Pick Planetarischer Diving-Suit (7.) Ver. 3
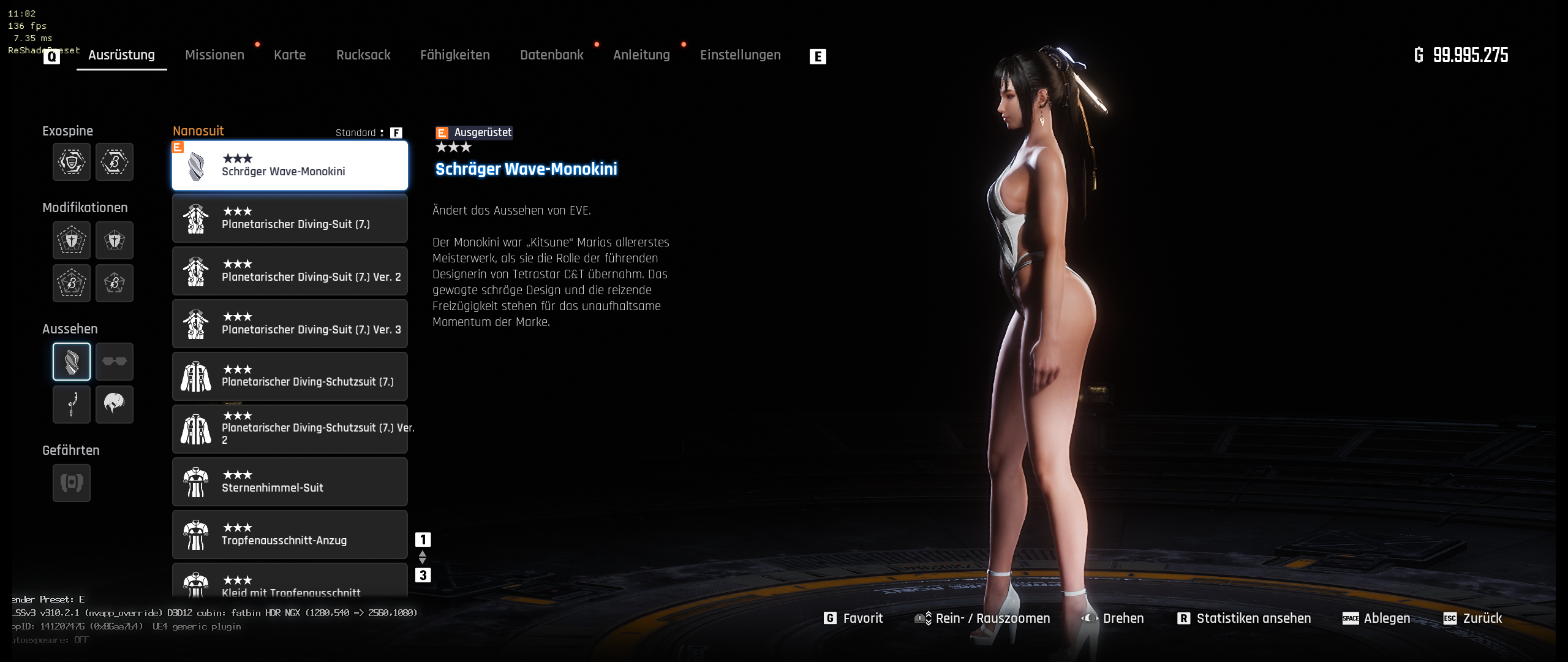Screen dimensions: 1568x662 coord(290,324)
